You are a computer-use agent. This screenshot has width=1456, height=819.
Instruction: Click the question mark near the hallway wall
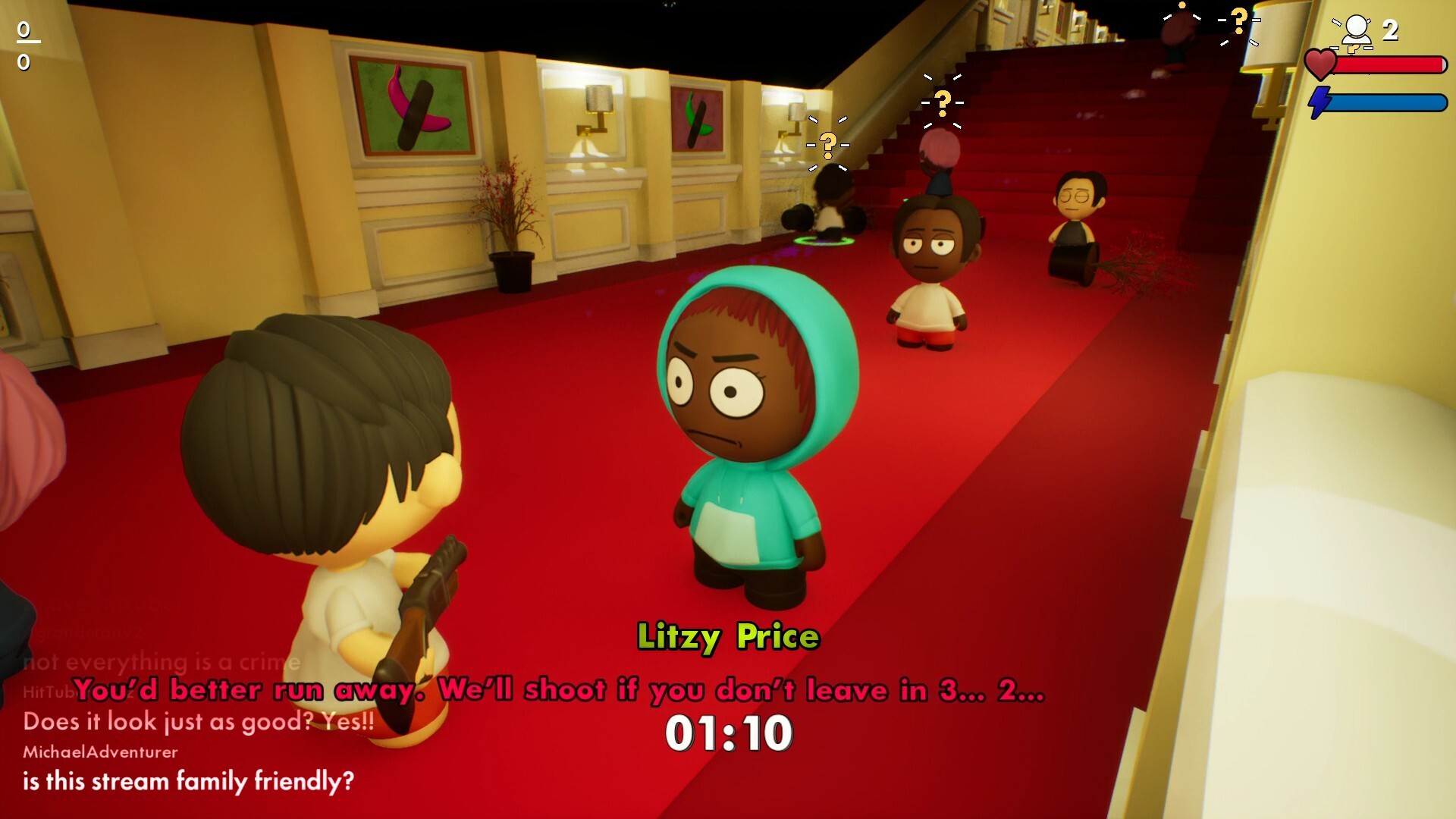pyautogui.click(x=827, y=143)
